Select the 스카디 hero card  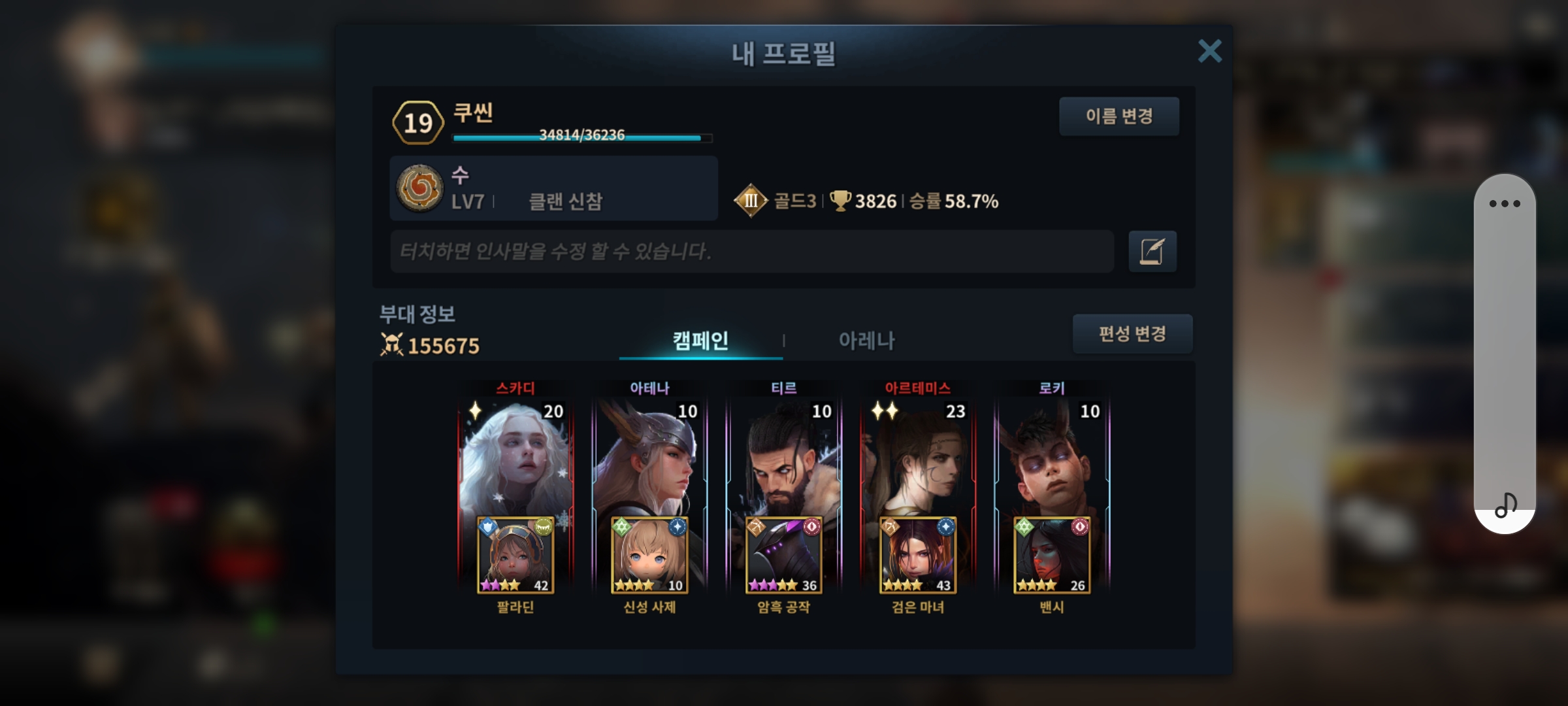(x=515, y=458)
